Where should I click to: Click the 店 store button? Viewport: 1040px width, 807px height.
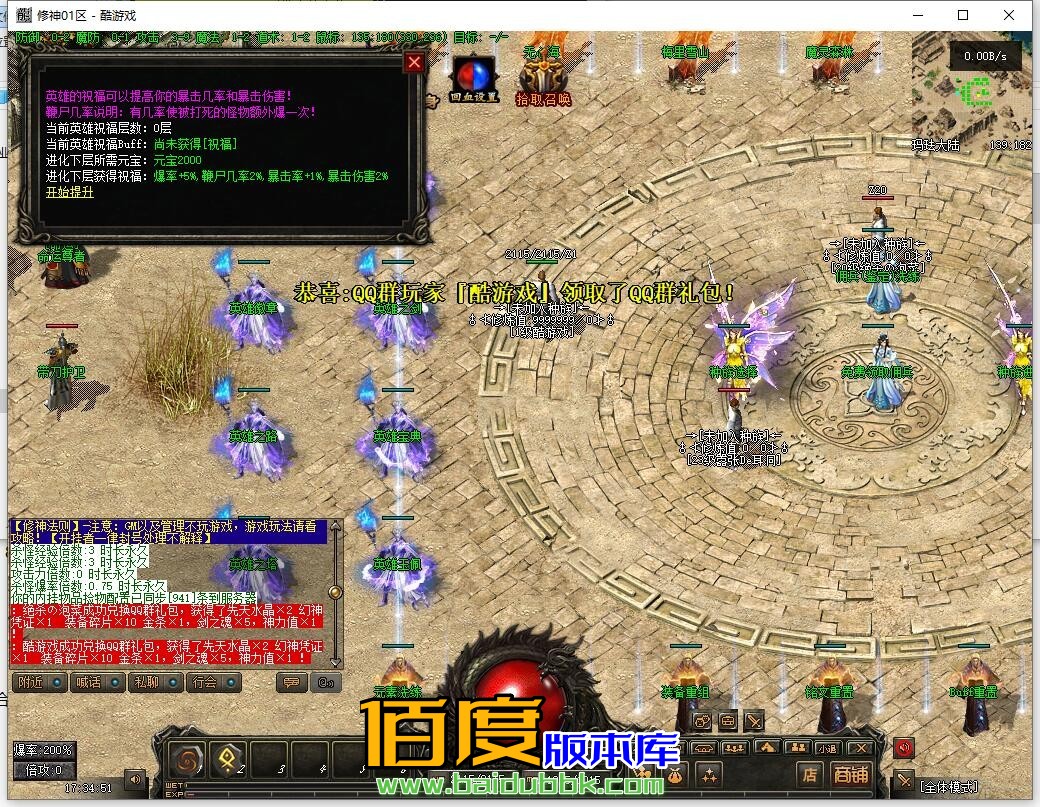click(810, 774)
